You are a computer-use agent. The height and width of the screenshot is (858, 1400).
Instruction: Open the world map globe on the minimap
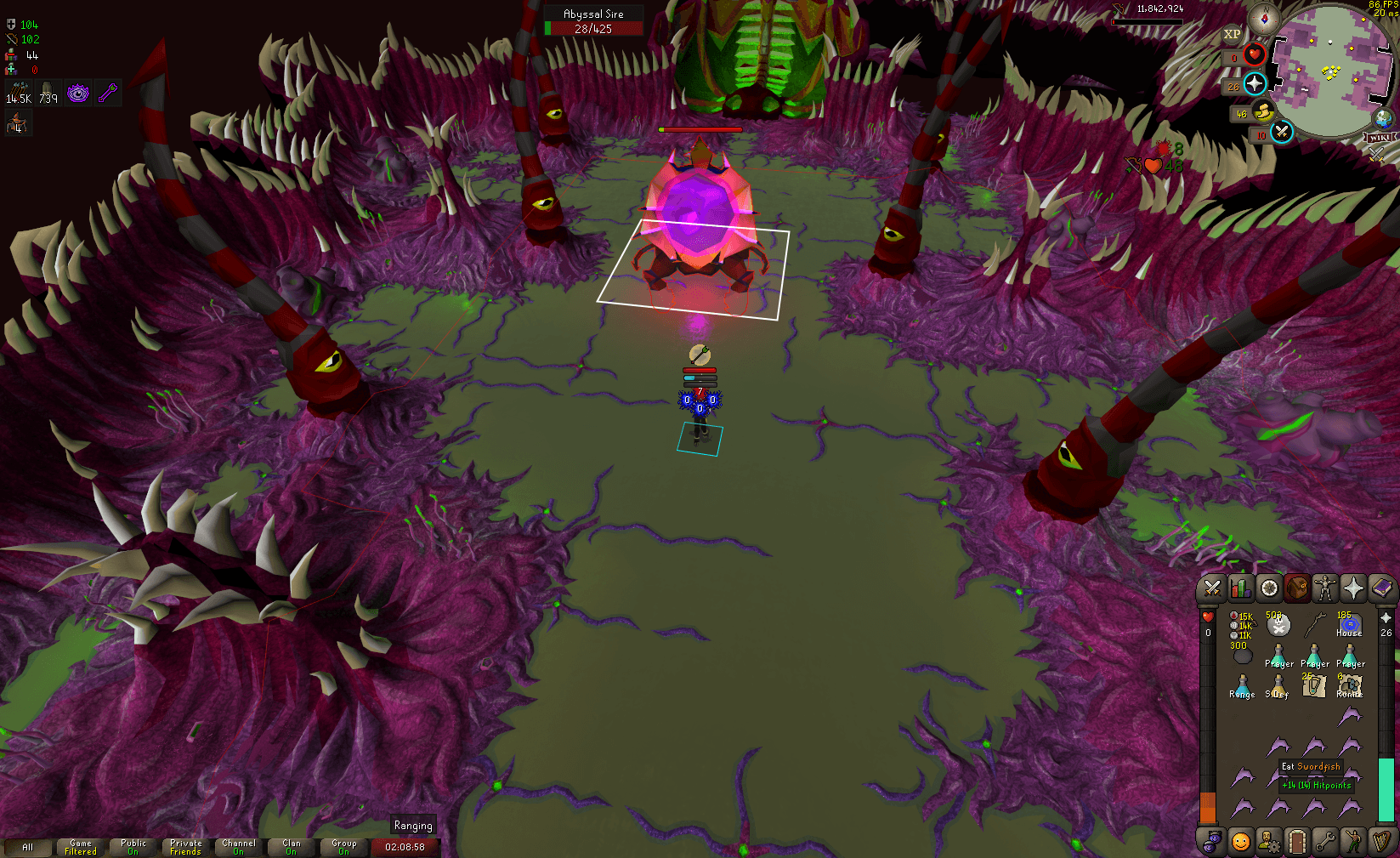[x=1382, y=117]
